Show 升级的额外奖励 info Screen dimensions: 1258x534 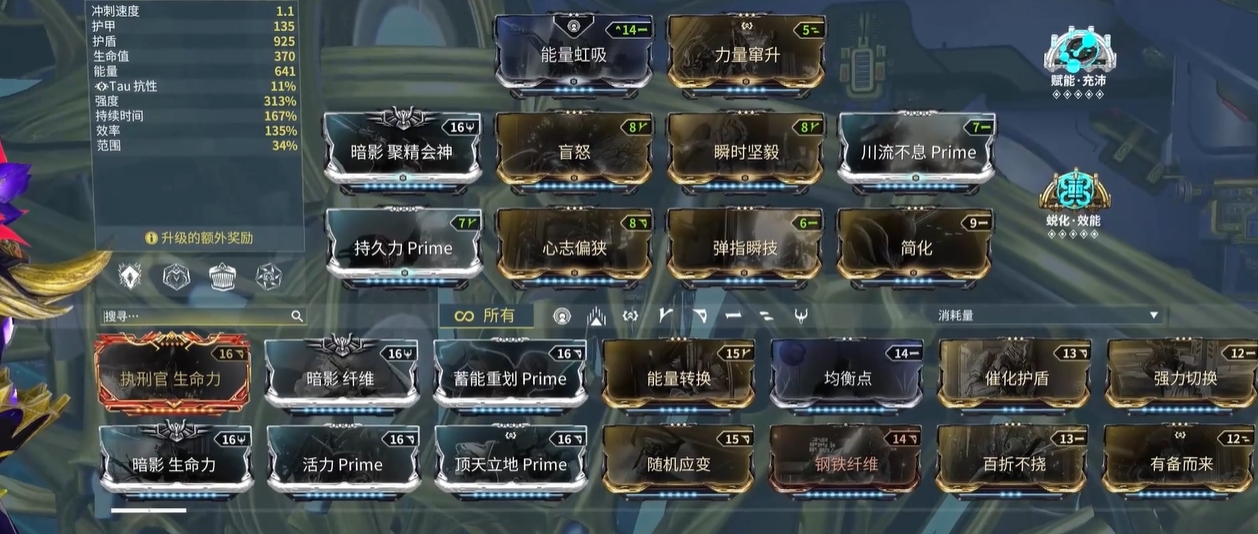pyautogui.click(x=199, y=238)
